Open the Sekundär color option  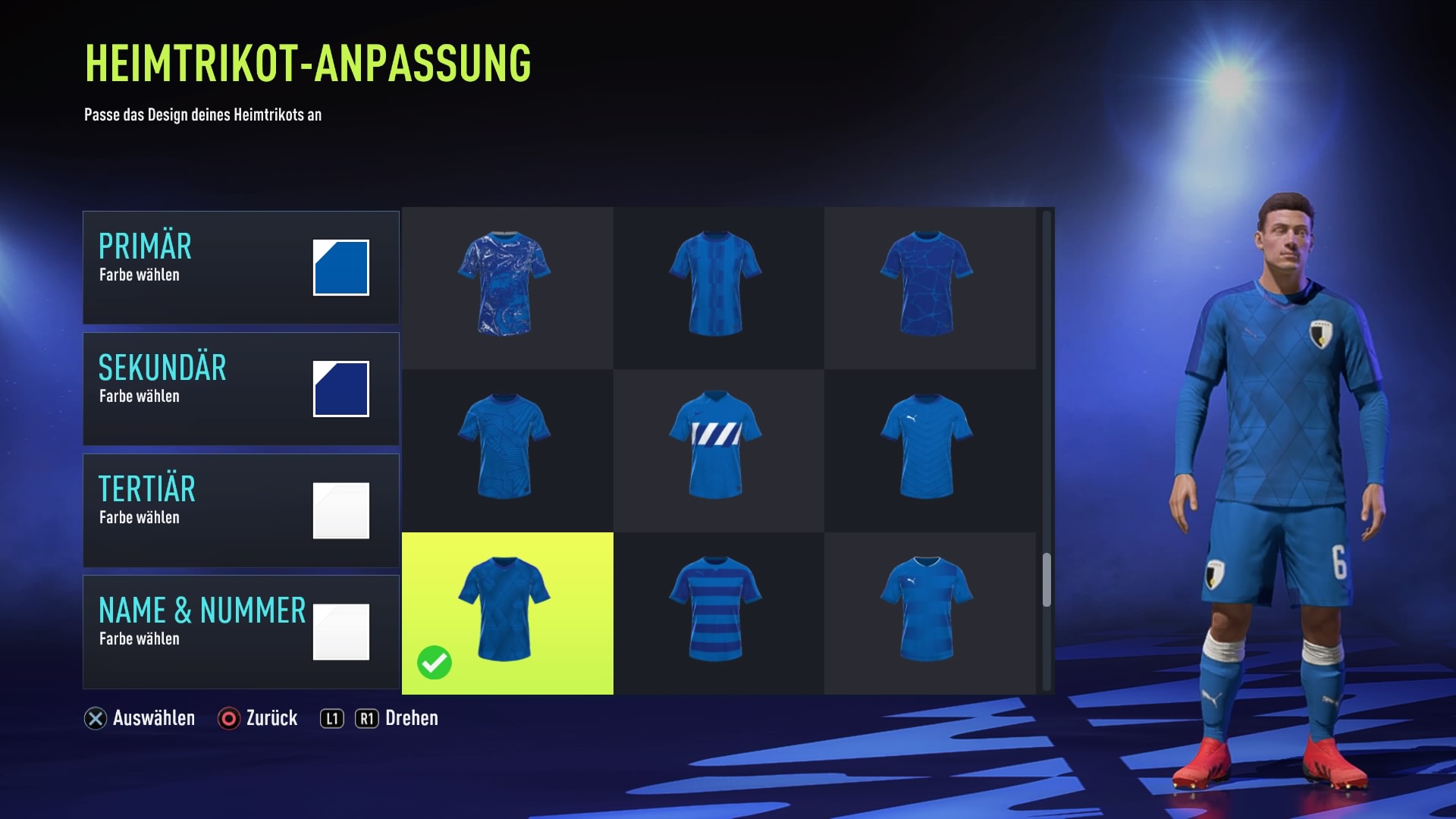click(x=240, y=389)
